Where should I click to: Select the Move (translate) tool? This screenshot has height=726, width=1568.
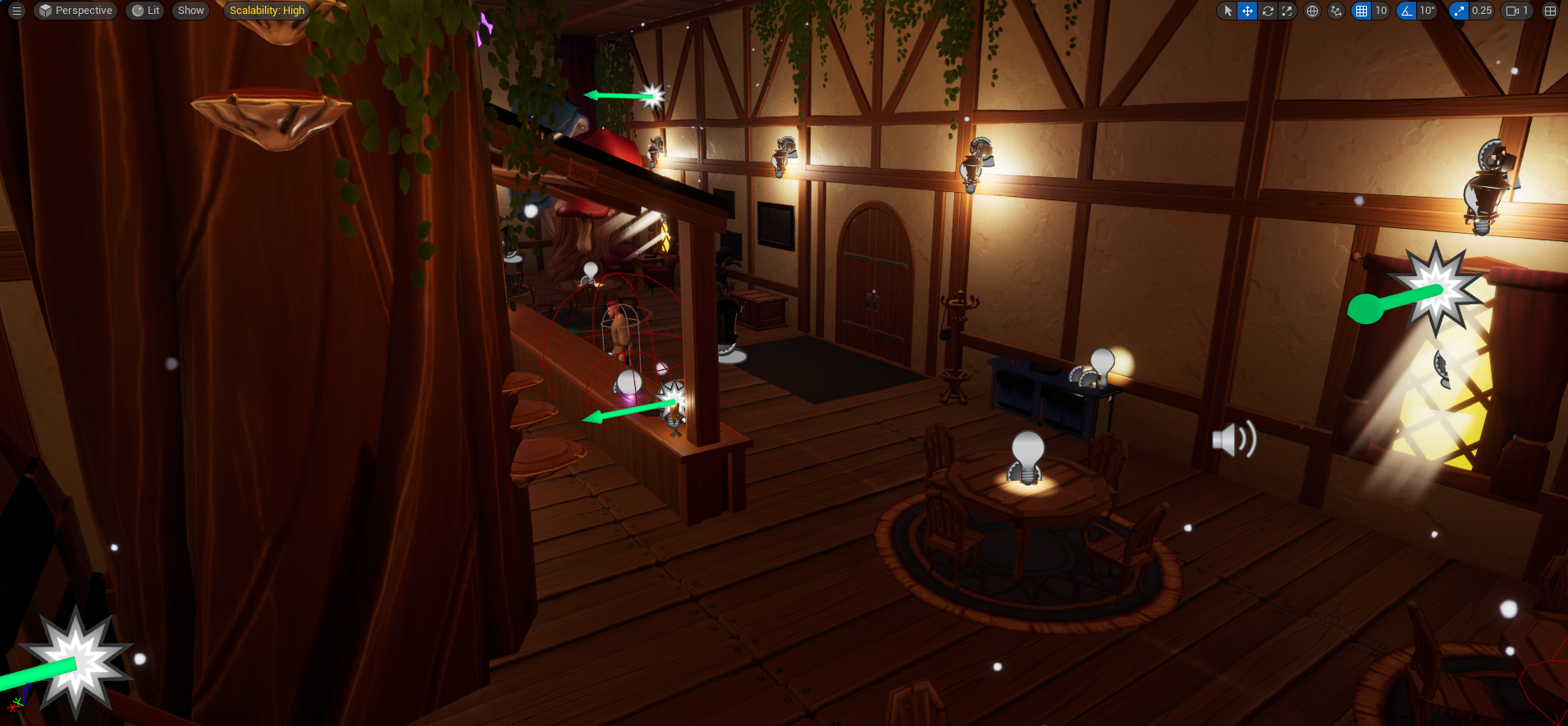tap(1247, 11)
